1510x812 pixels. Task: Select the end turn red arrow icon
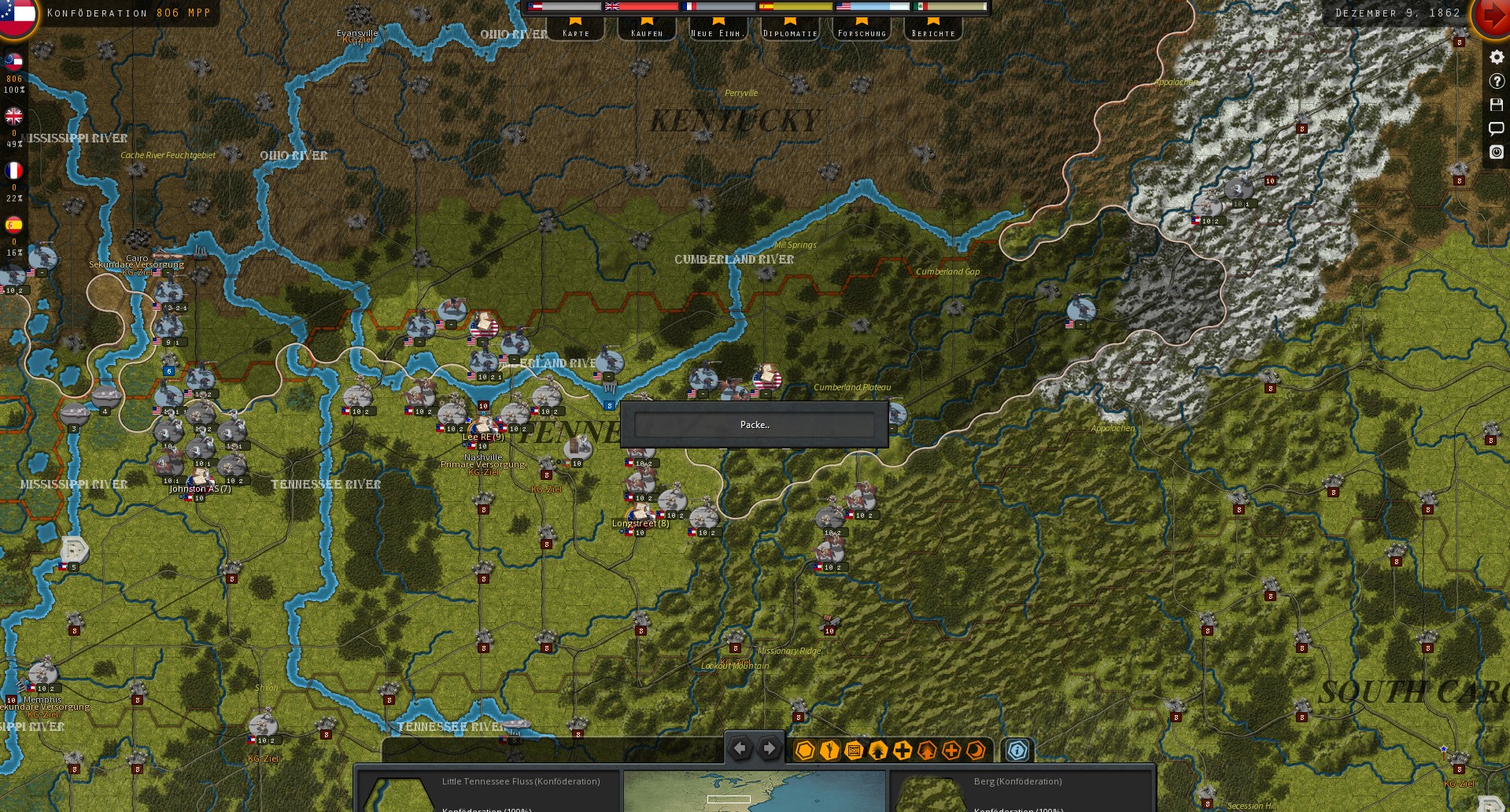[1493, 14]
